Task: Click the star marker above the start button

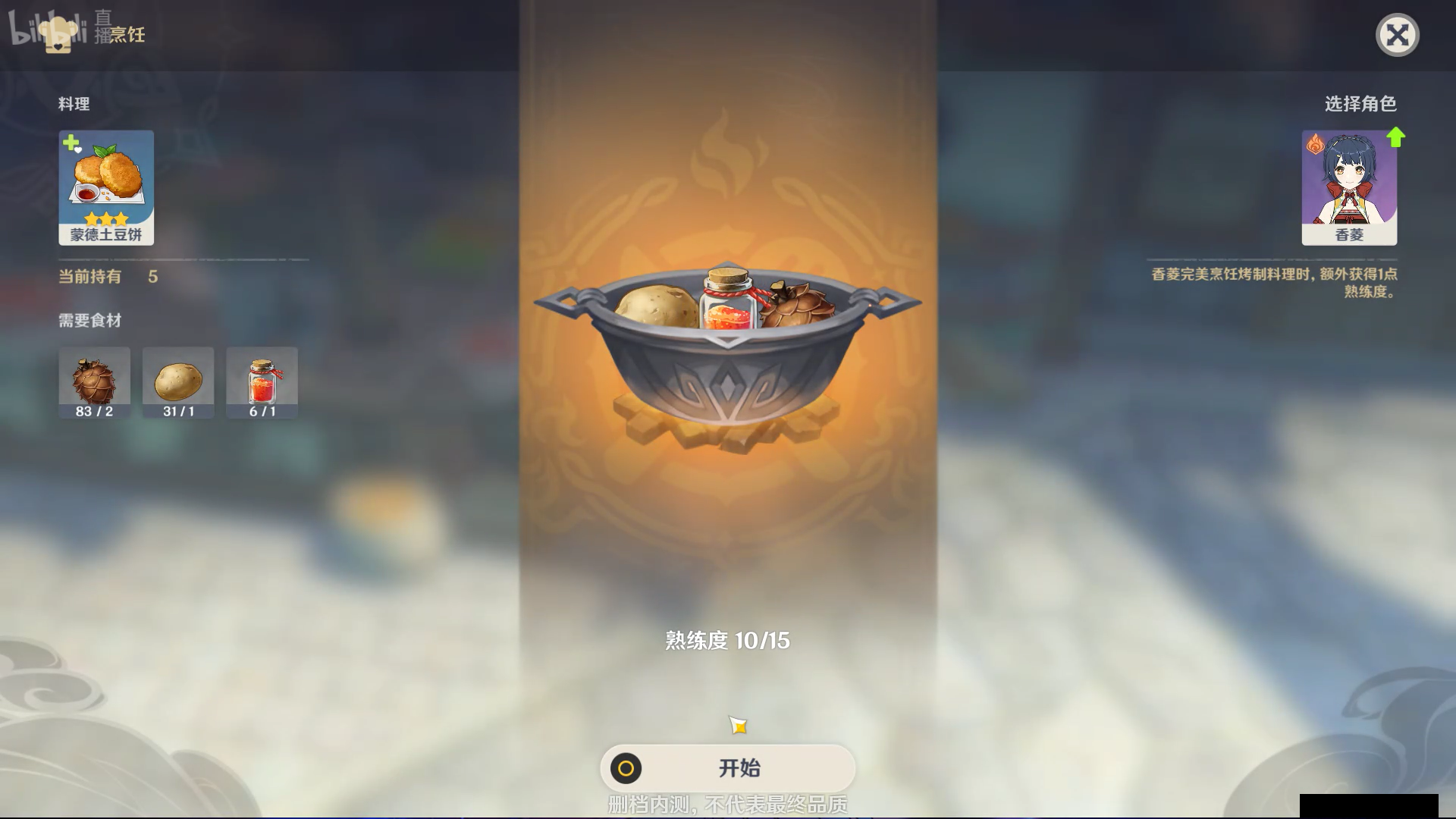Action: click(738, 724)
